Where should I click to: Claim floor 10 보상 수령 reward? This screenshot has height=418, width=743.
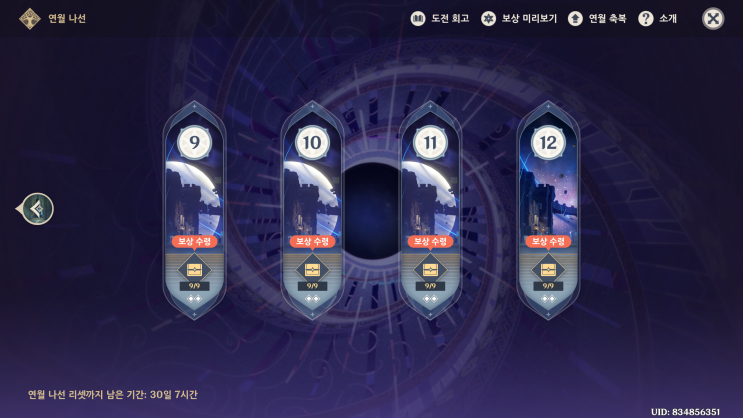pyautogui.click(x=312, y=241)
